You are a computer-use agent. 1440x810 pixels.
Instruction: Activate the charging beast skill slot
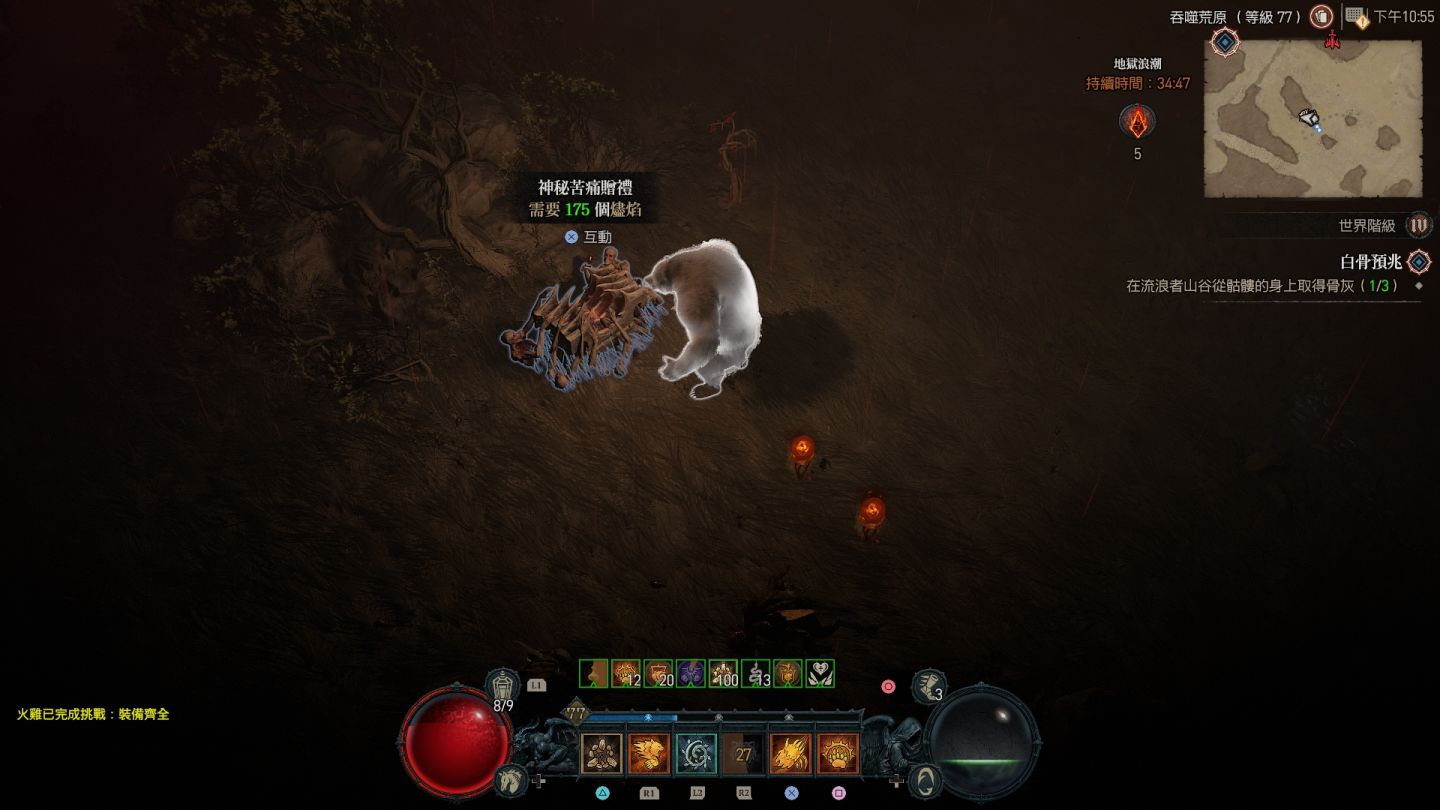click(649, 754)
